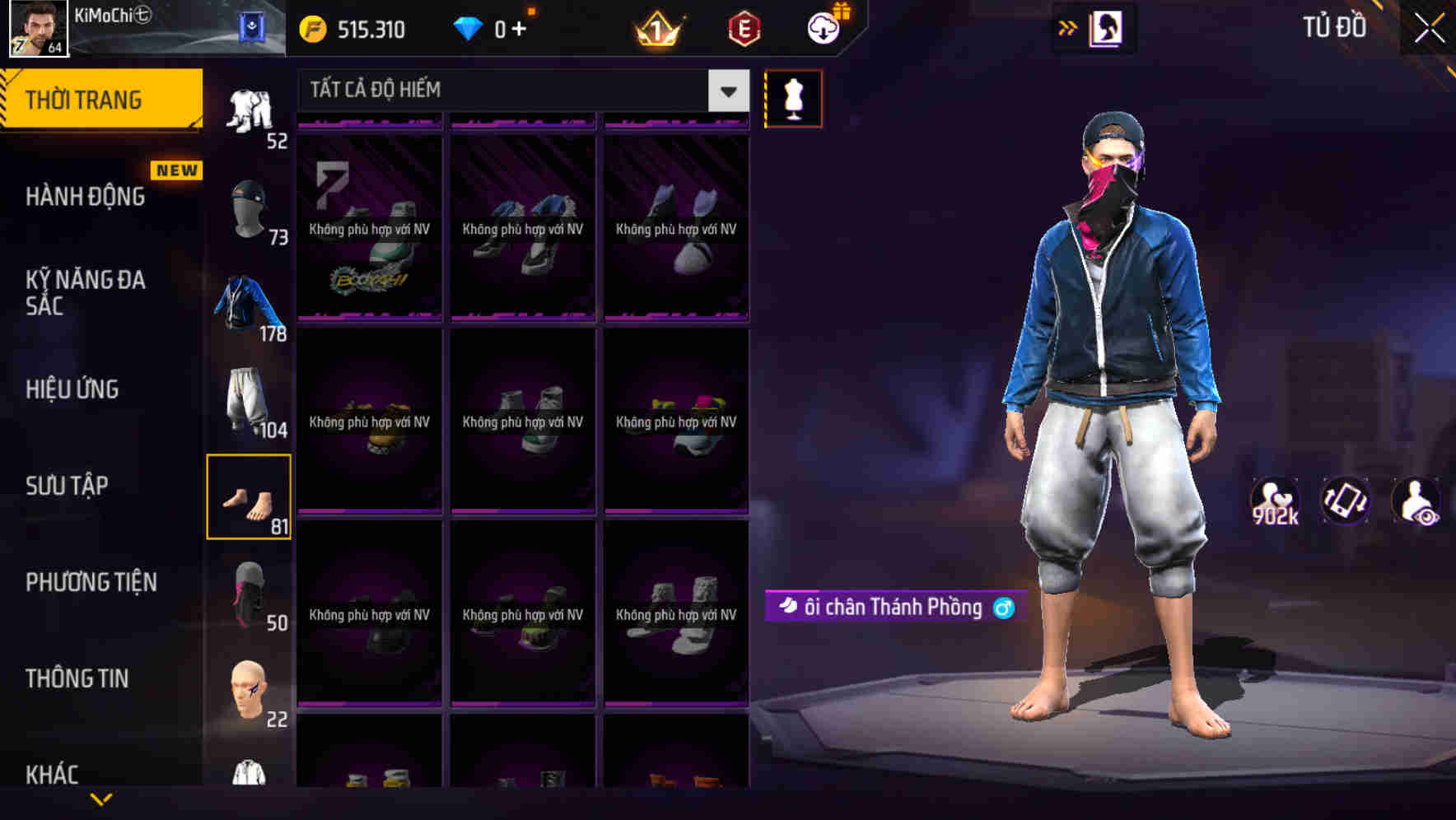Select the jacket category icon labeled 178
Viewport: 1456px width, 820px height.
(x=251, y=301)
